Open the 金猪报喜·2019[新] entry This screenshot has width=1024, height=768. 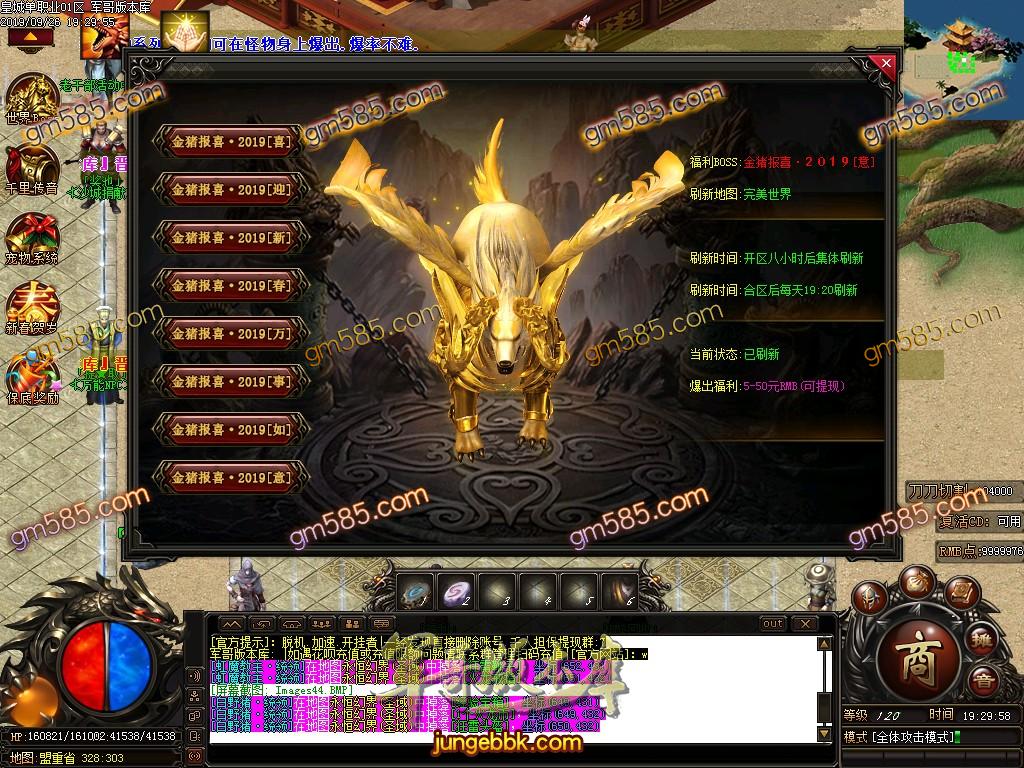(231, 238)
